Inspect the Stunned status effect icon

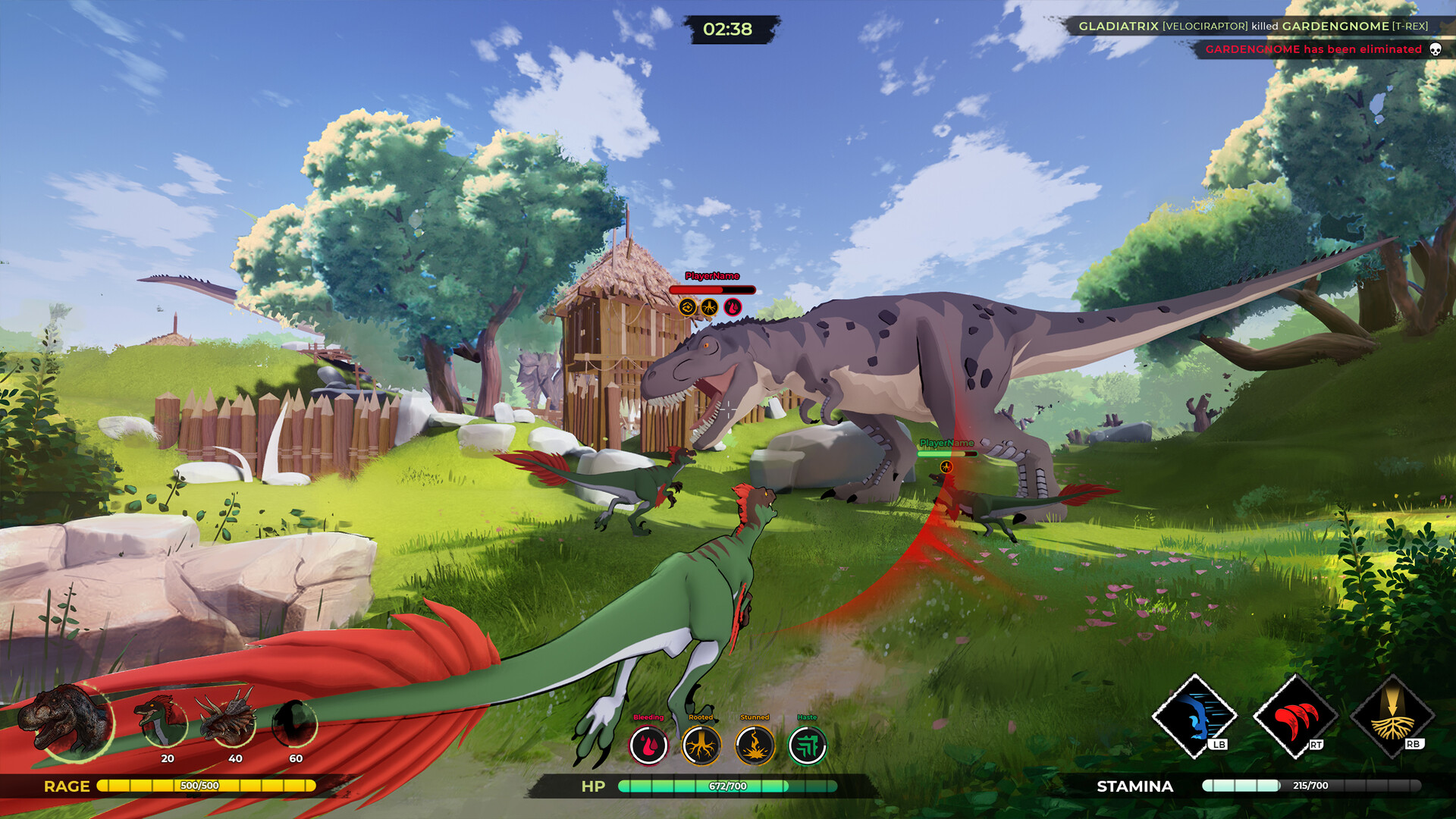click(x=755, y=745)
